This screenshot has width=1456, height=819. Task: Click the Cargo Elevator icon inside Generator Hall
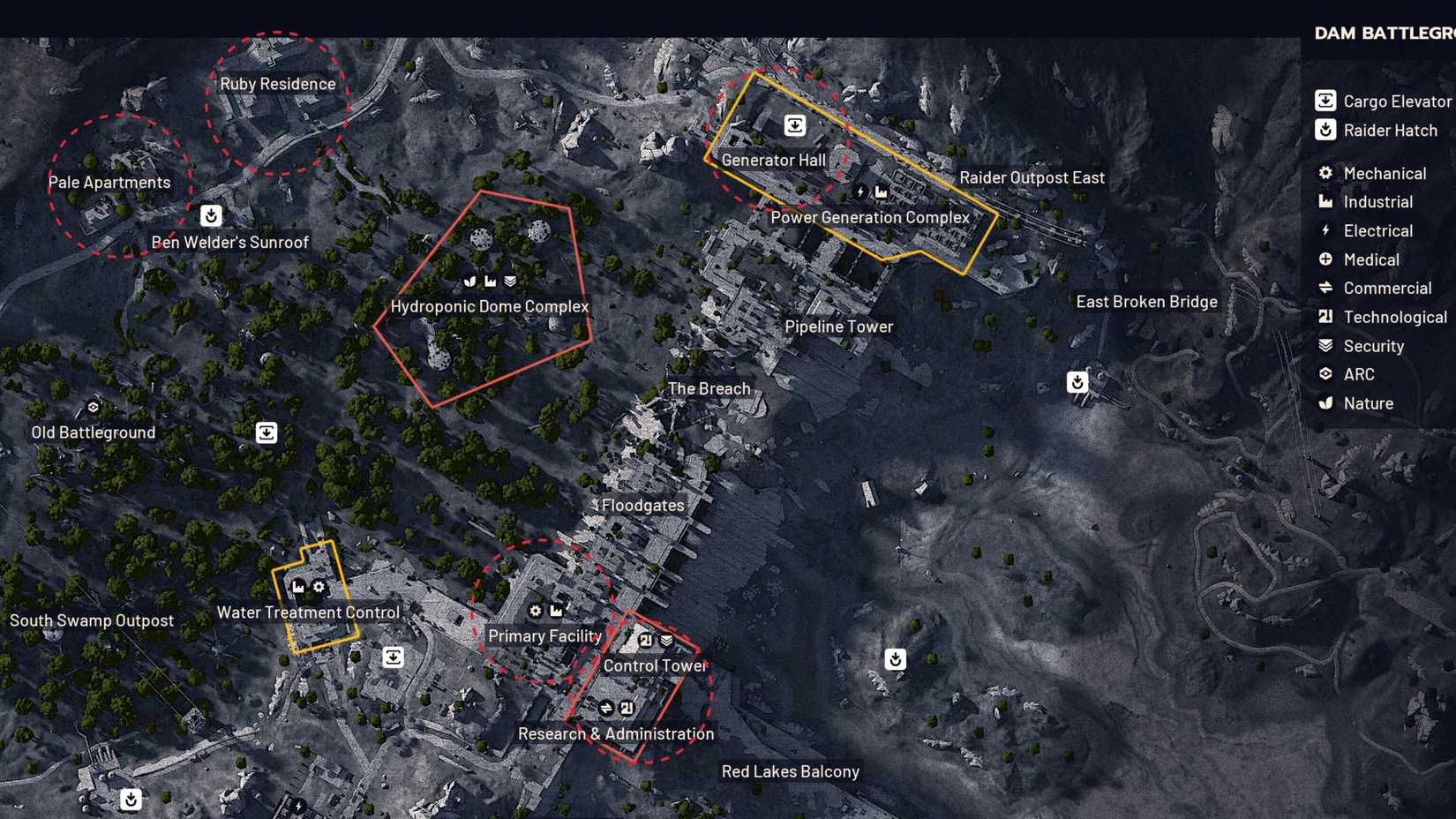(797, 125)
